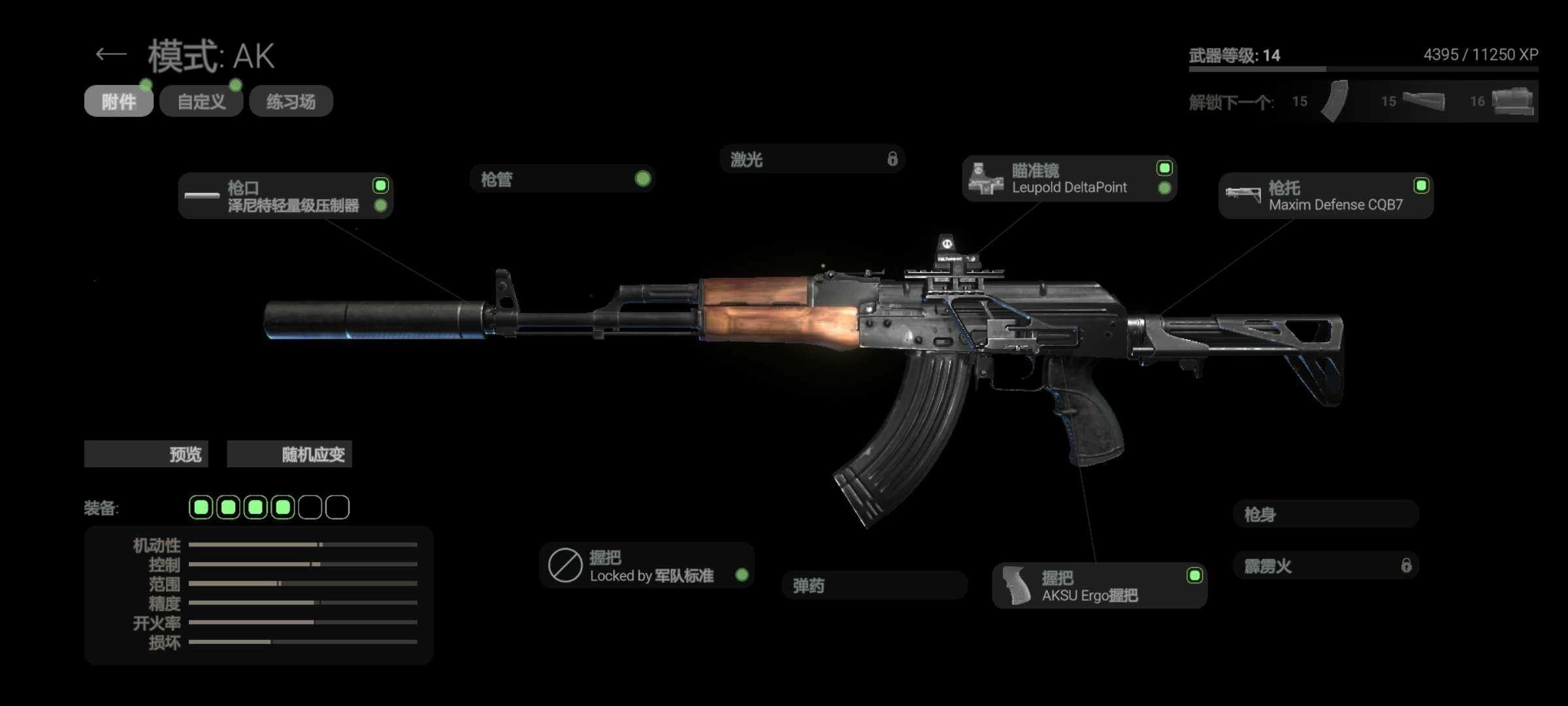Viewport: 1568px width, 706px height.
Task: Select the 枪口 muzzle attachment slot
Action: point(286,196)
